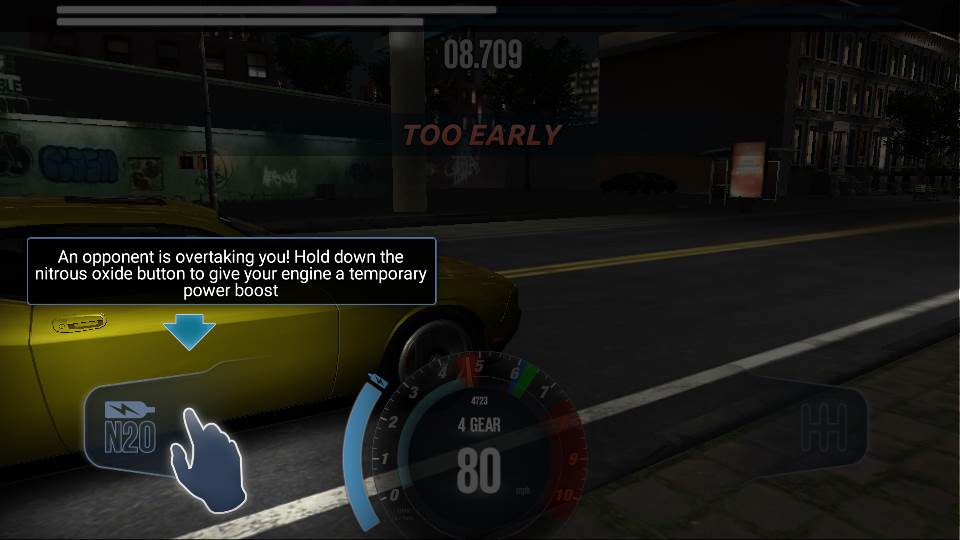
Task: Activate the N2O nitrous boost button
Action: pos(133,427)
